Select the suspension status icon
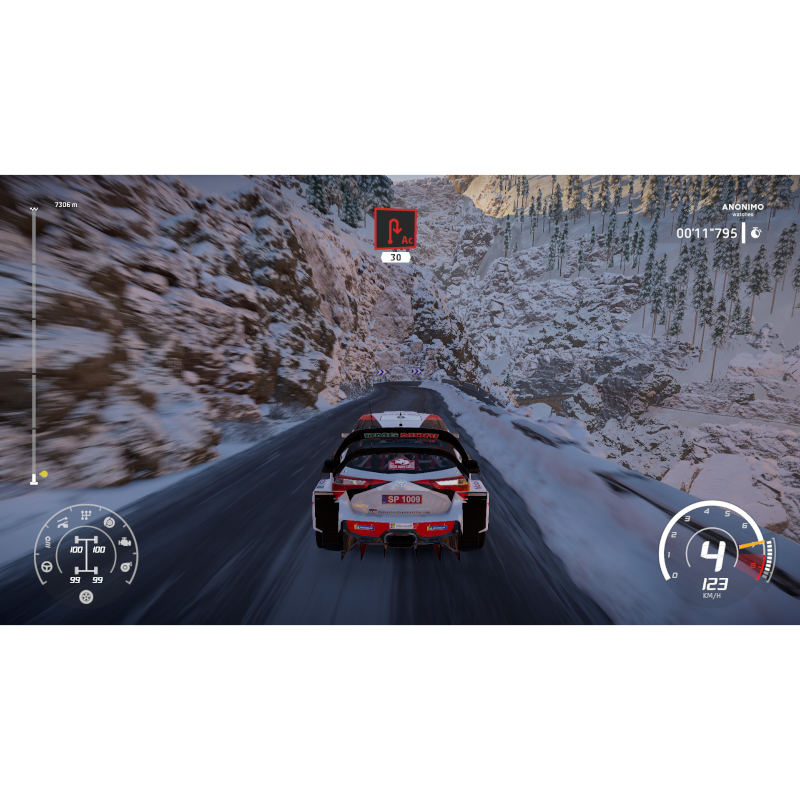Screen dimensions: 800x800 coord(62,522)
